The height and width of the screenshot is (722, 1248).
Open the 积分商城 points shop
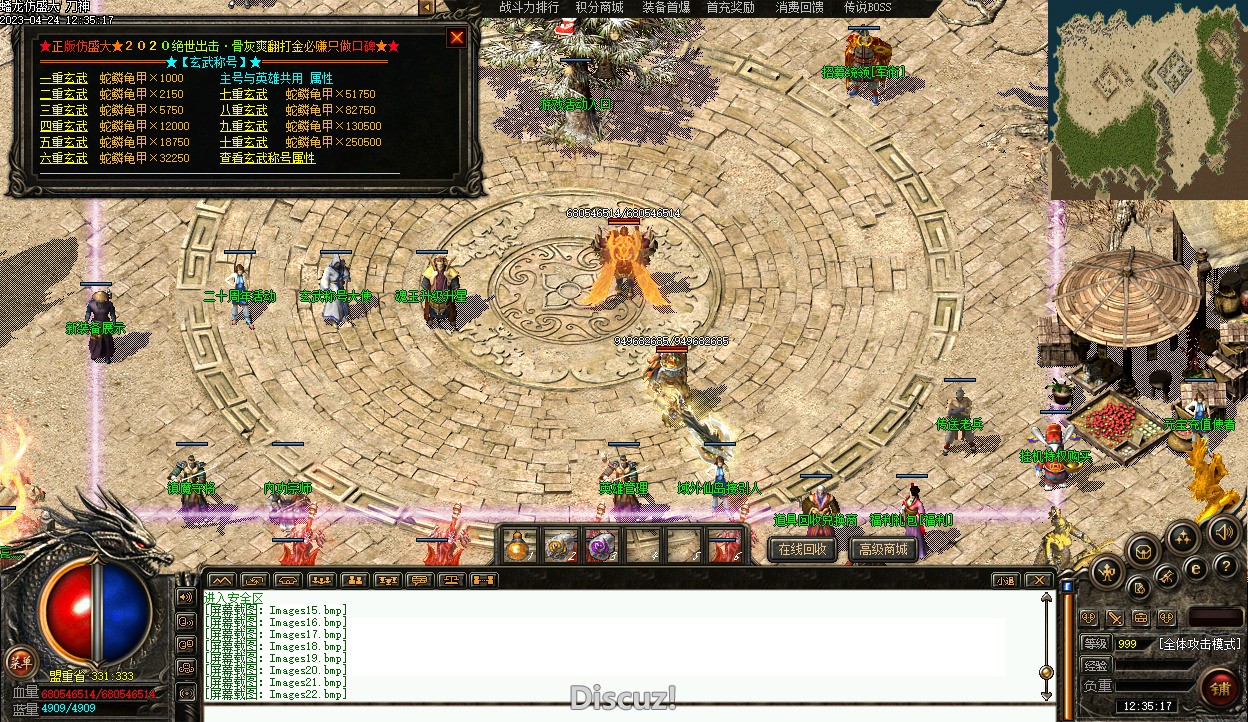[x=599, y=8]
